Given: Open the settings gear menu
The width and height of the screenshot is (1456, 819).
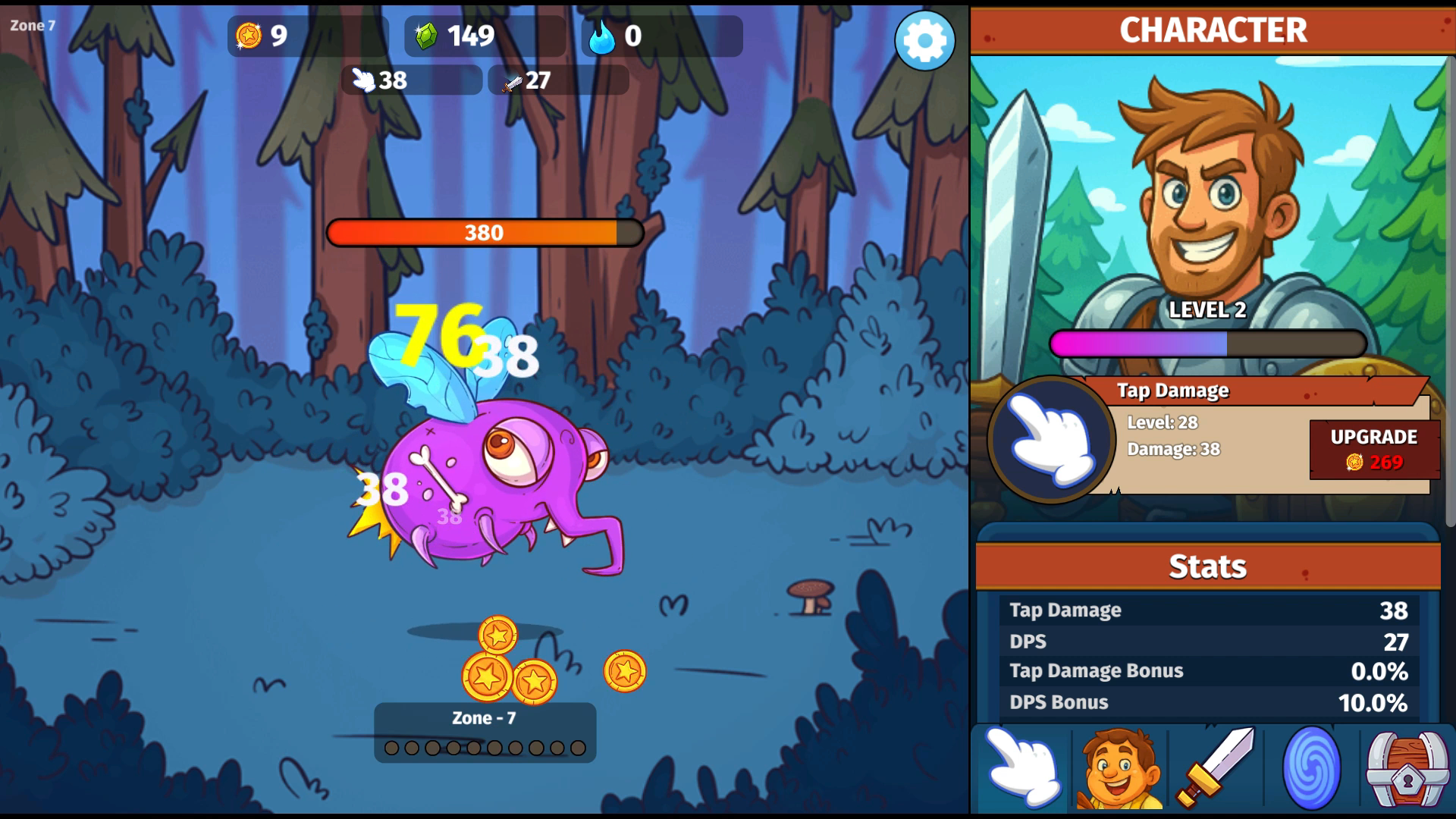Looking at the screenshot, I should click(924, 42).
